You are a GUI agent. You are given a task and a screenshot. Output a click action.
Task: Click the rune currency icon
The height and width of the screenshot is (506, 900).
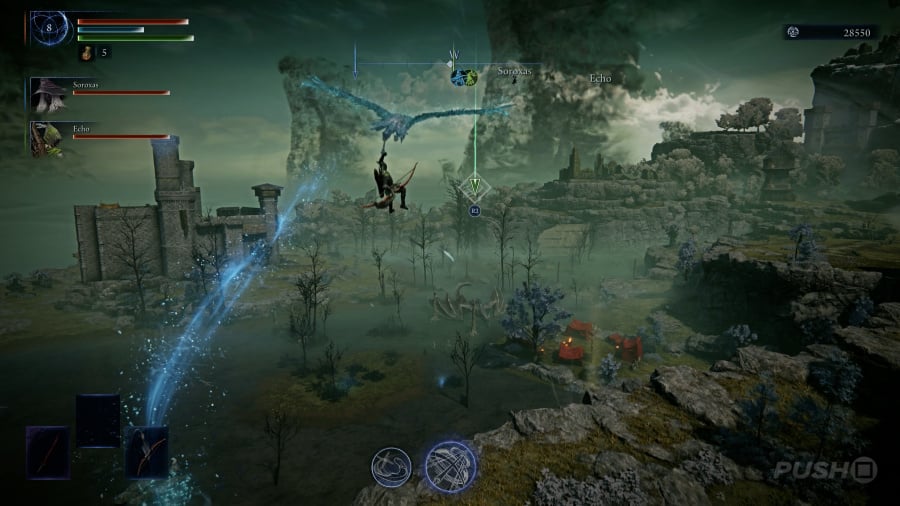[x=792, y=32]
